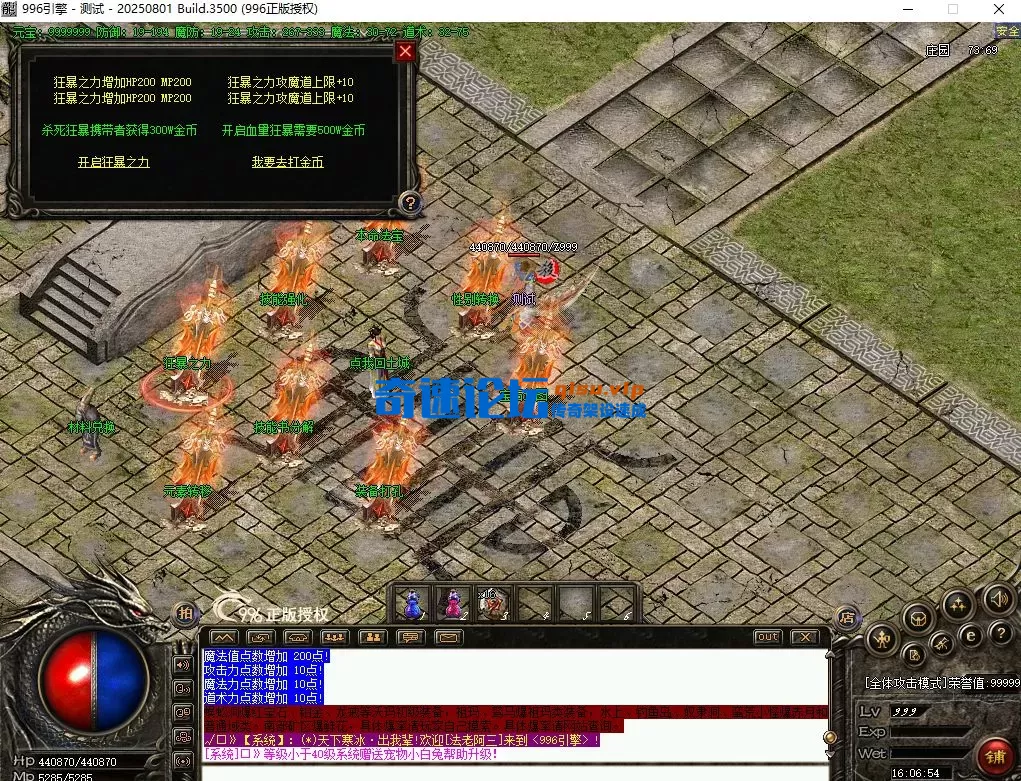
Task: Open the 店 shop button
Action: click(847, 617)
